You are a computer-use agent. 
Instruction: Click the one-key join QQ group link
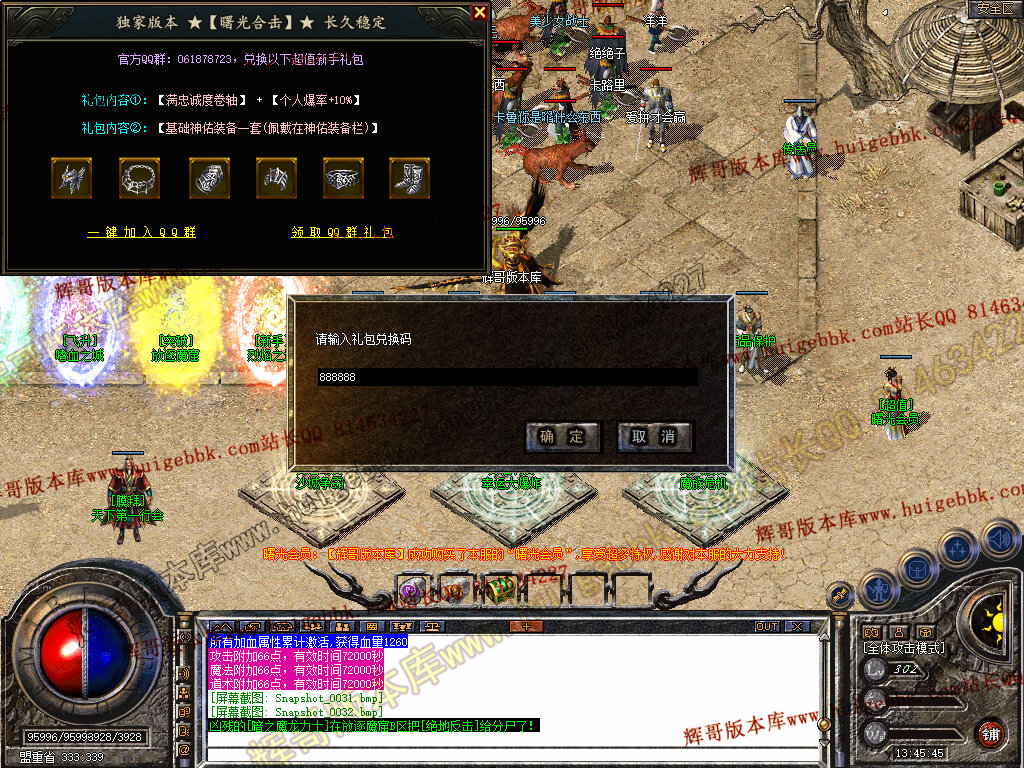(141, 232)
